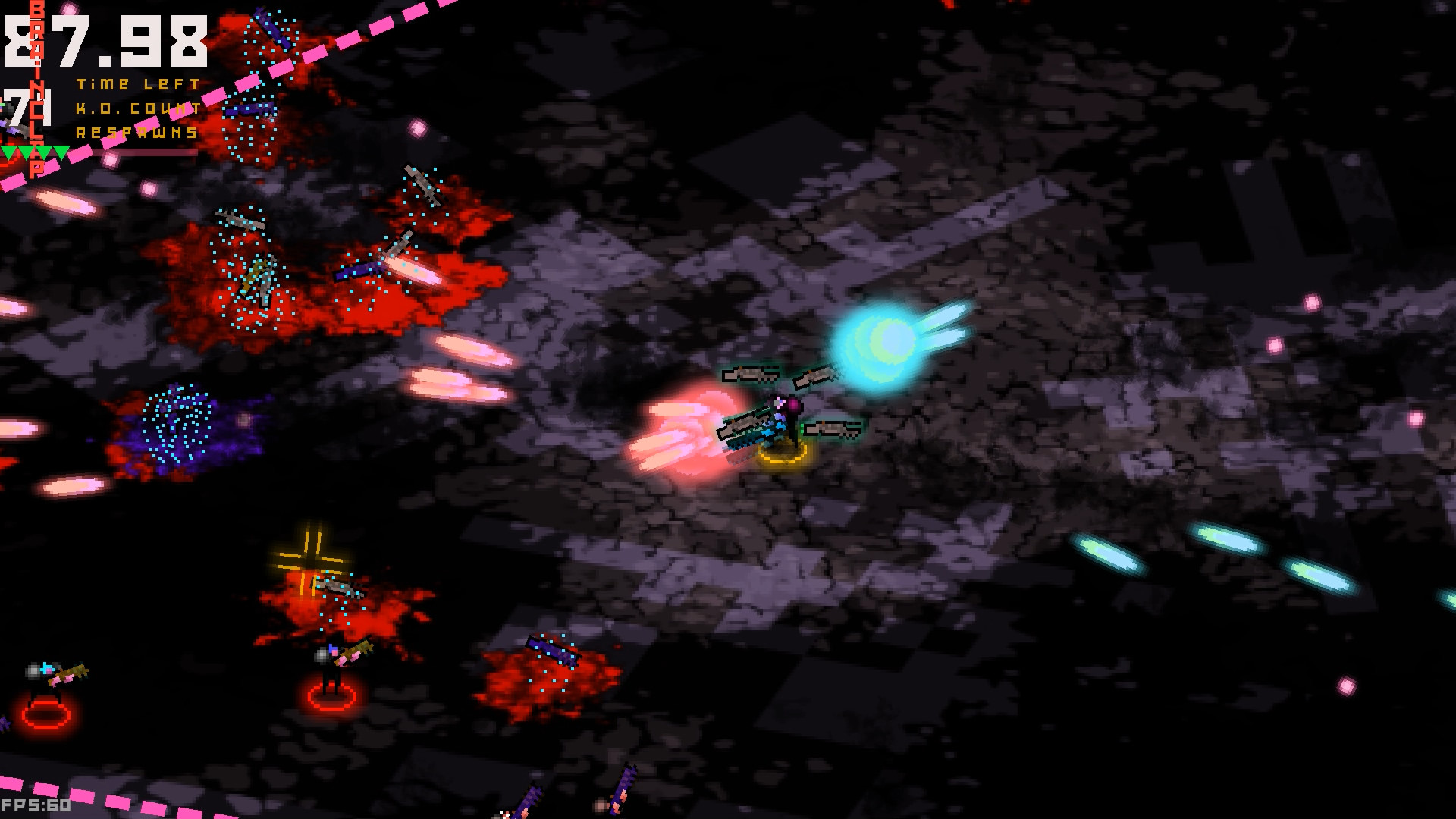Select the dropped gun near the bottom-center splatter

point(554,650)
